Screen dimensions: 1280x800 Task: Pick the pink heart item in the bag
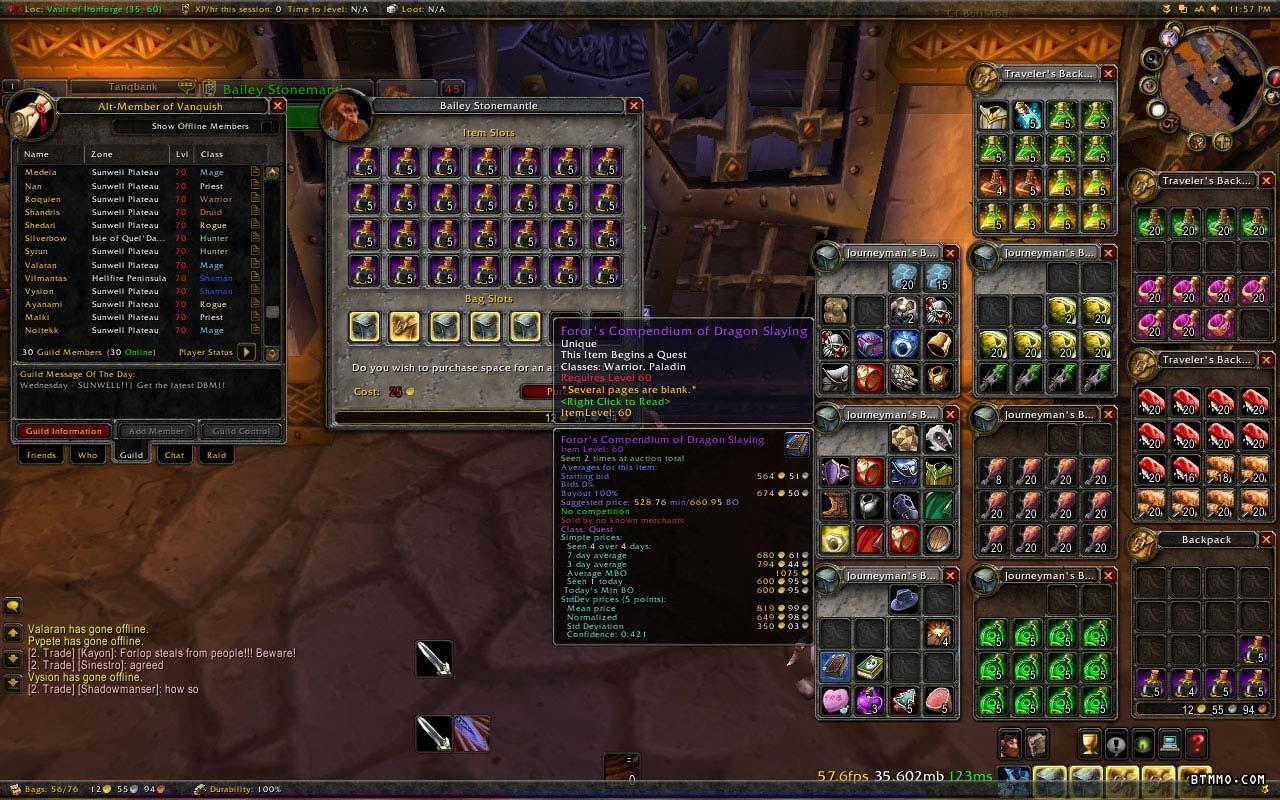[x=835, y=700]
